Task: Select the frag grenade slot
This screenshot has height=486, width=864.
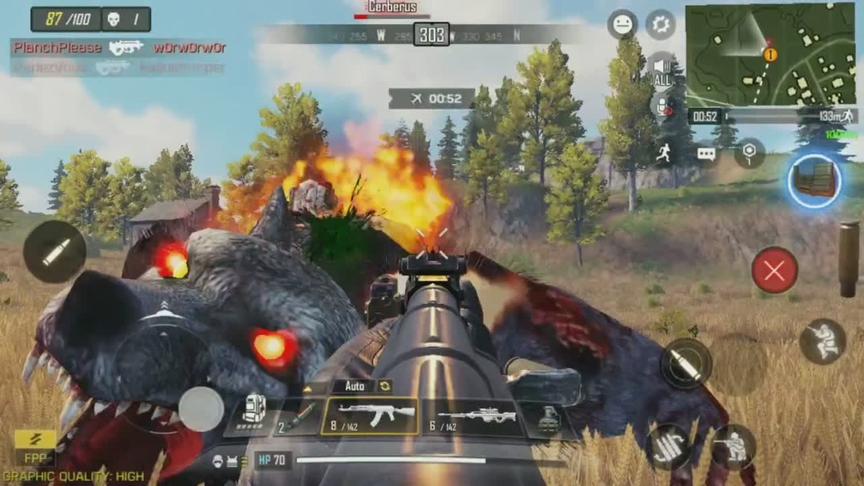Action: coord(549,418)
